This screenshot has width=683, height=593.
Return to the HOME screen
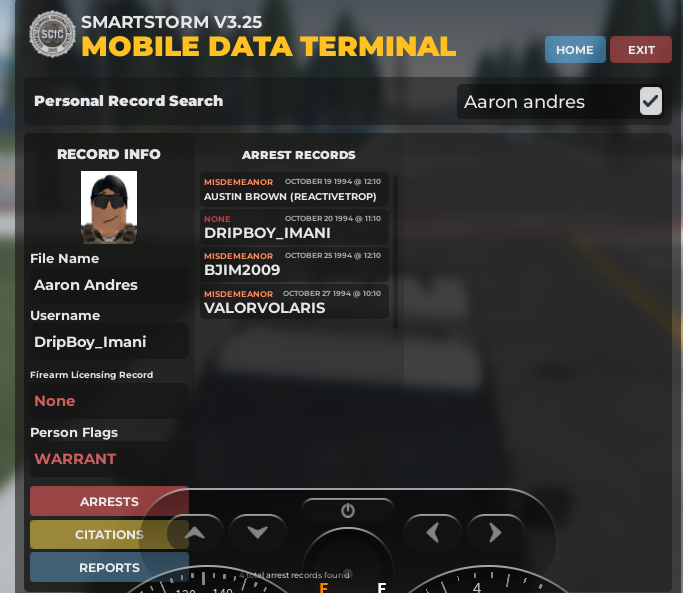575,50
